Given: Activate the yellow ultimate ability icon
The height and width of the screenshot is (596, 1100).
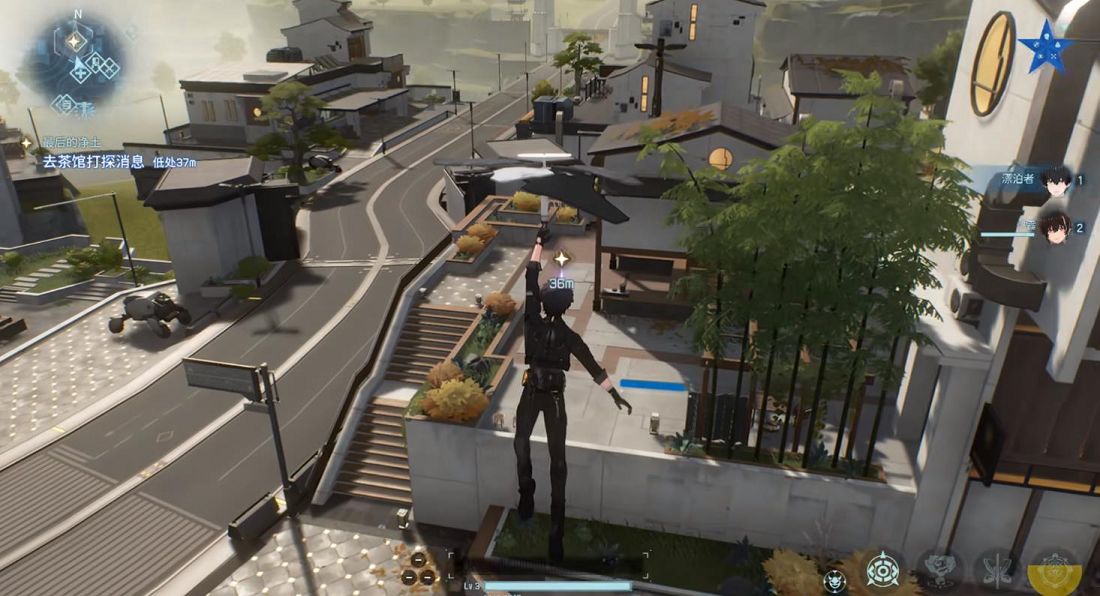Looking at the screenshot, I should (1054, 570).
